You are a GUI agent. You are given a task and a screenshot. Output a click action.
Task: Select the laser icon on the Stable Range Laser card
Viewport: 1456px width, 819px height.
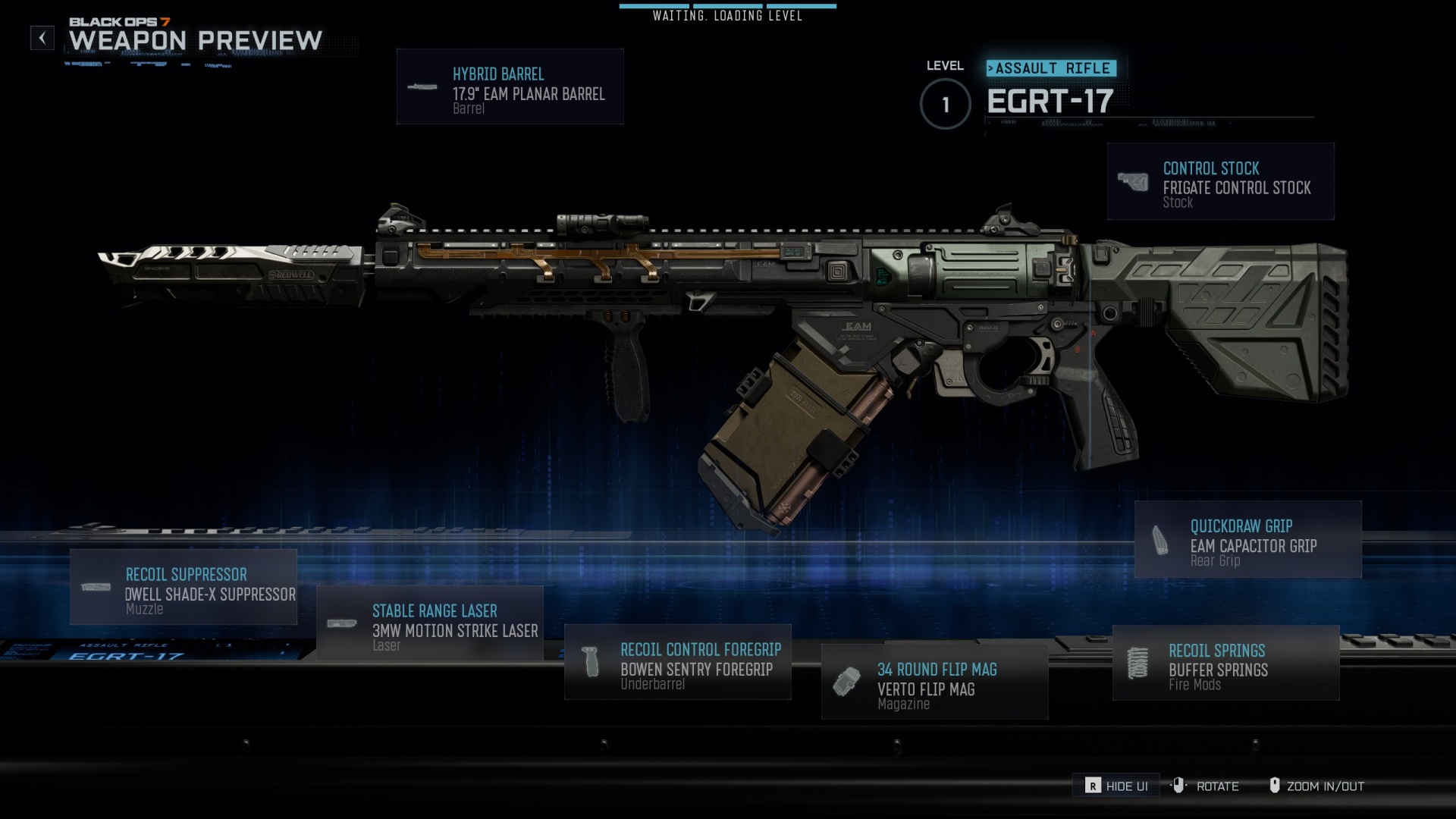(x=343, y=623)
